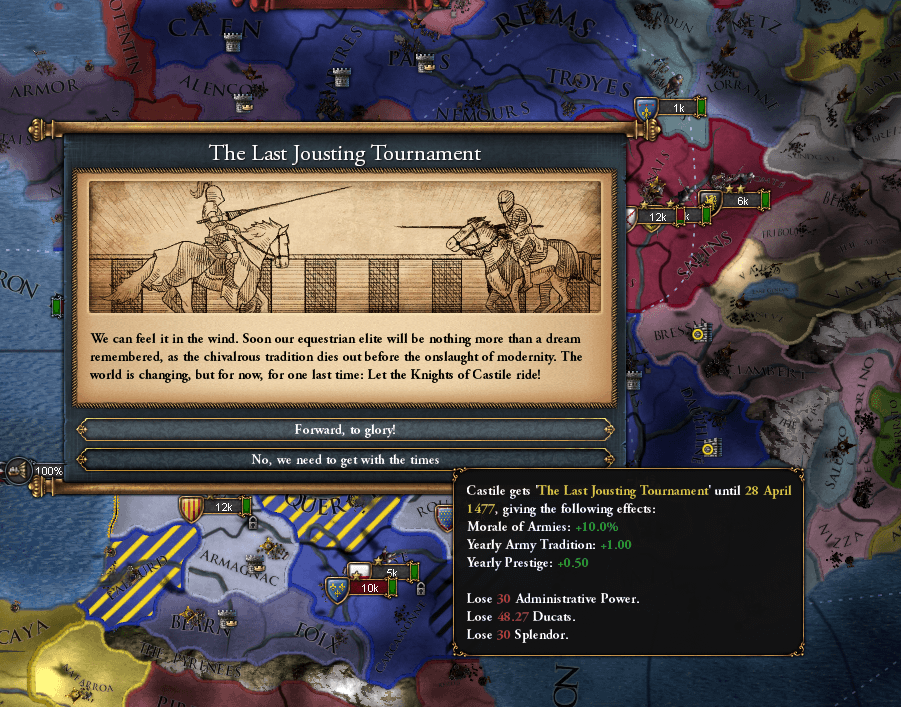Choose the "Forward, to glory!" option

coord(345,429)
